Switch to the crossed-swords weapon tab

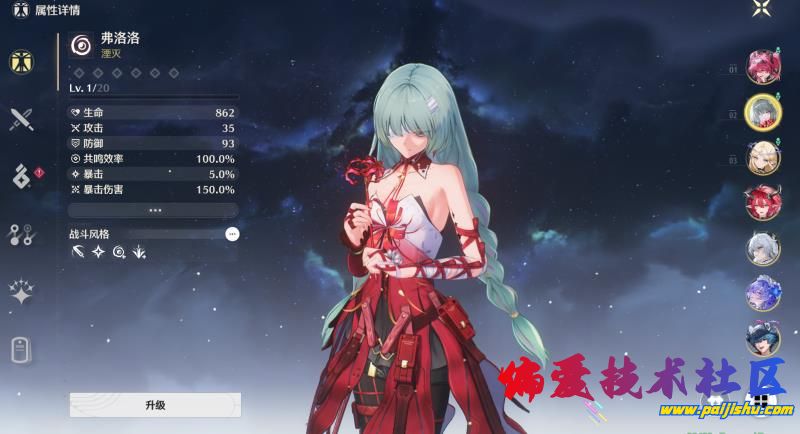[21, 120]
